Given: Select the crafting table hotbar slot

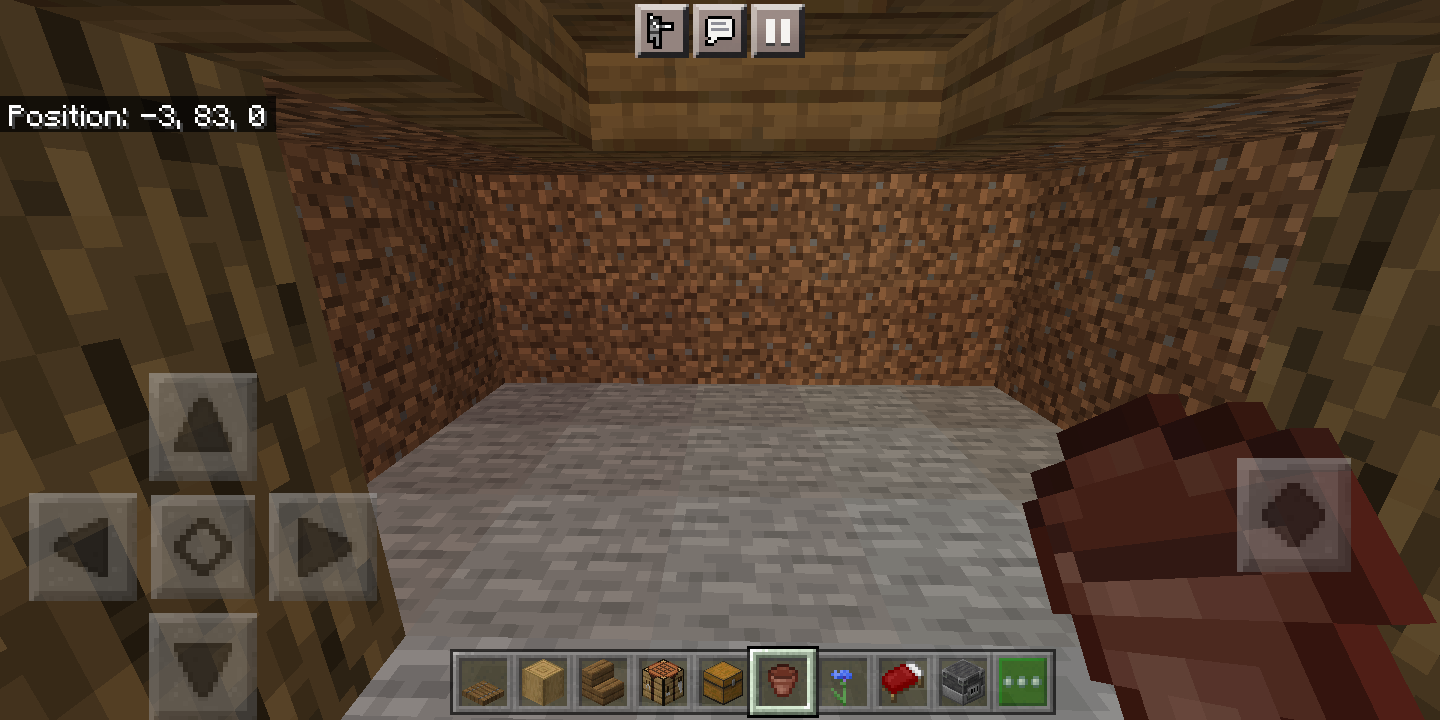Looking at the screenshot, I should tap(662, 681).
